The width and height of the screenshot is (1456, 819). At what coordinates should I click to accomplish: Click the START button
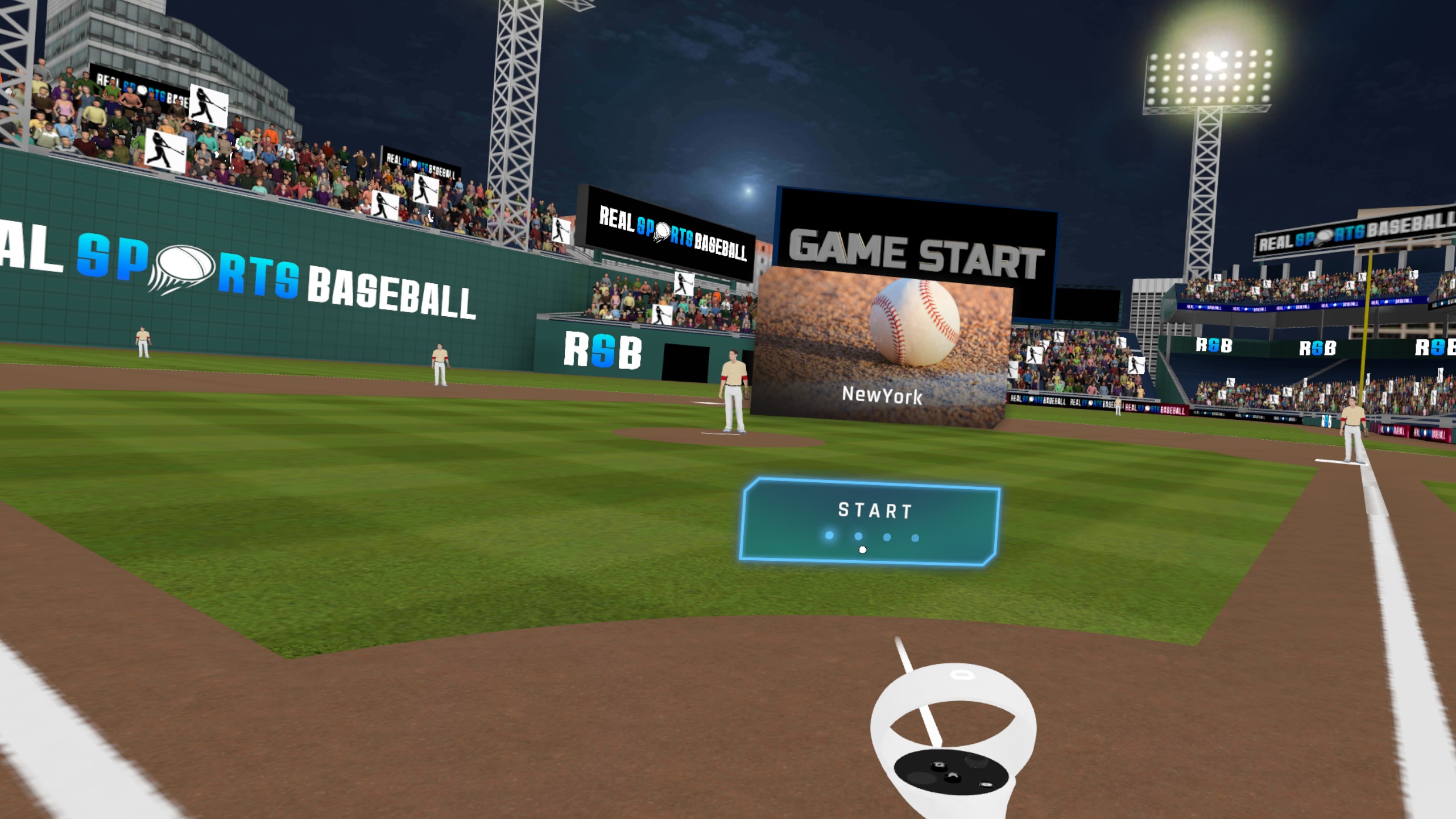tap(870, 520)
